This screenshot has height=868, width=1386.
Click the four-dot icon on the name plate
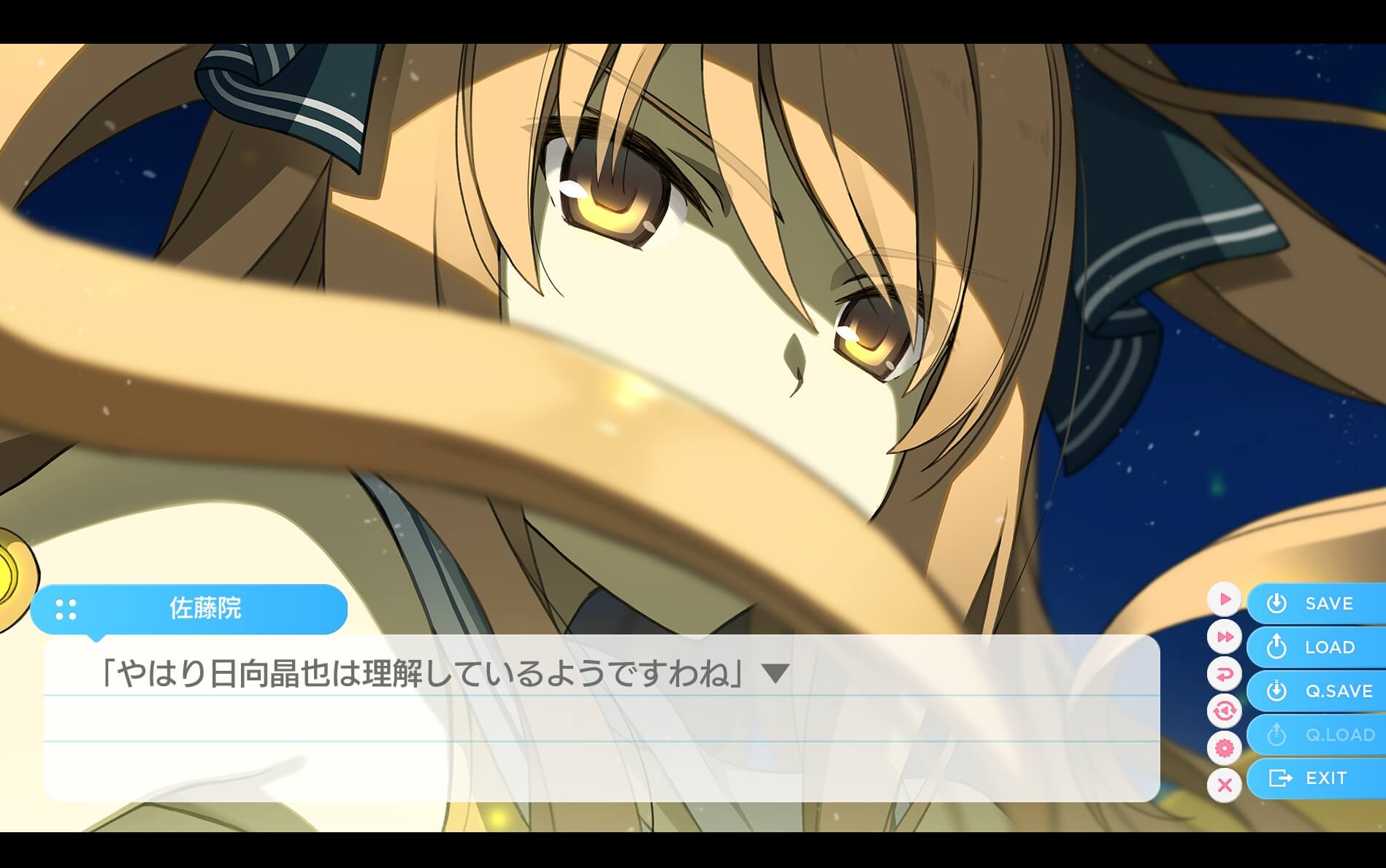(66, 608)
